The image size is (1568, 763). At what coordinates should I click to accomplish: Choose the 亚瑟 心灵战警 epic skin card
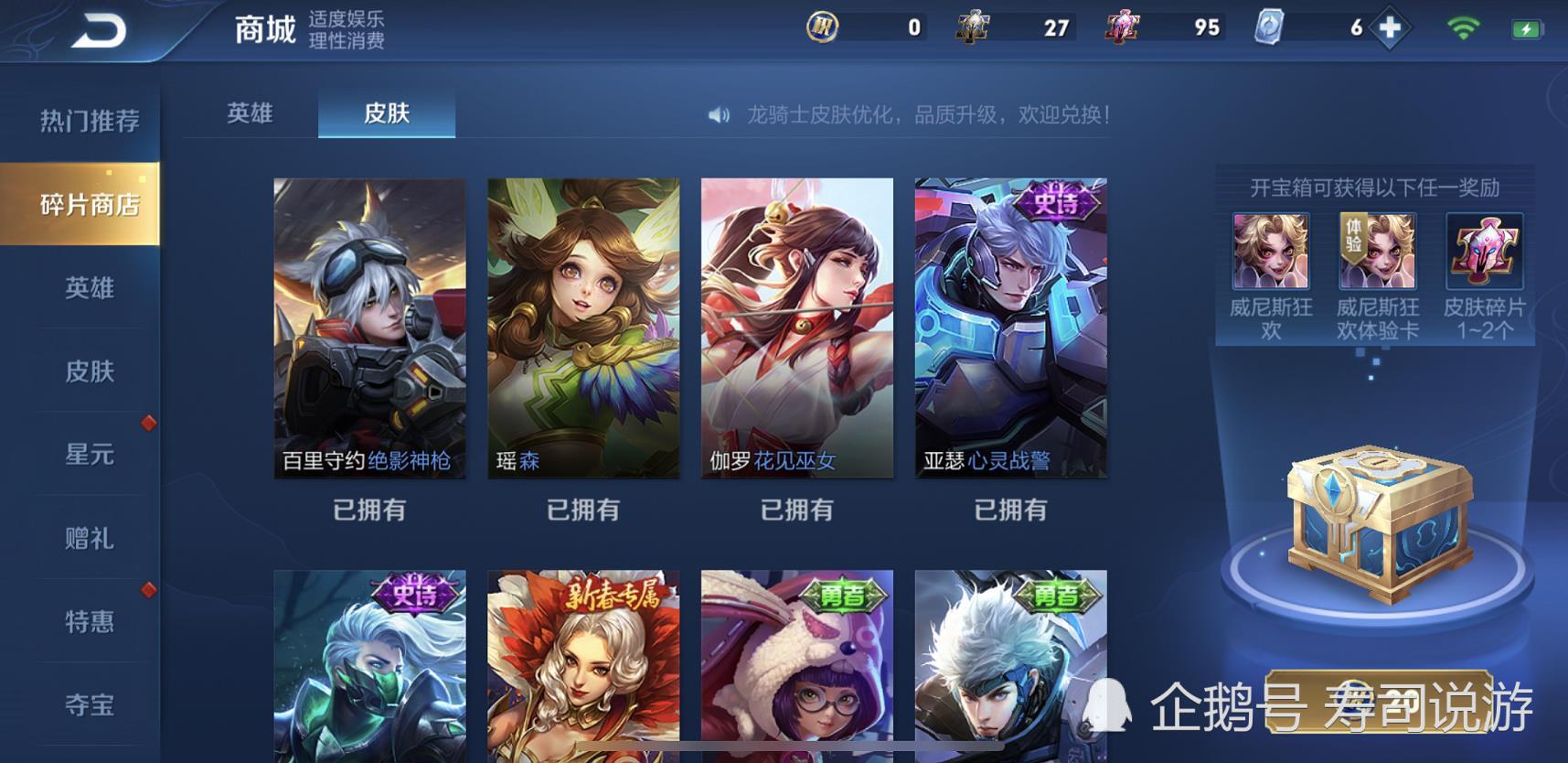click(1010, 328)
